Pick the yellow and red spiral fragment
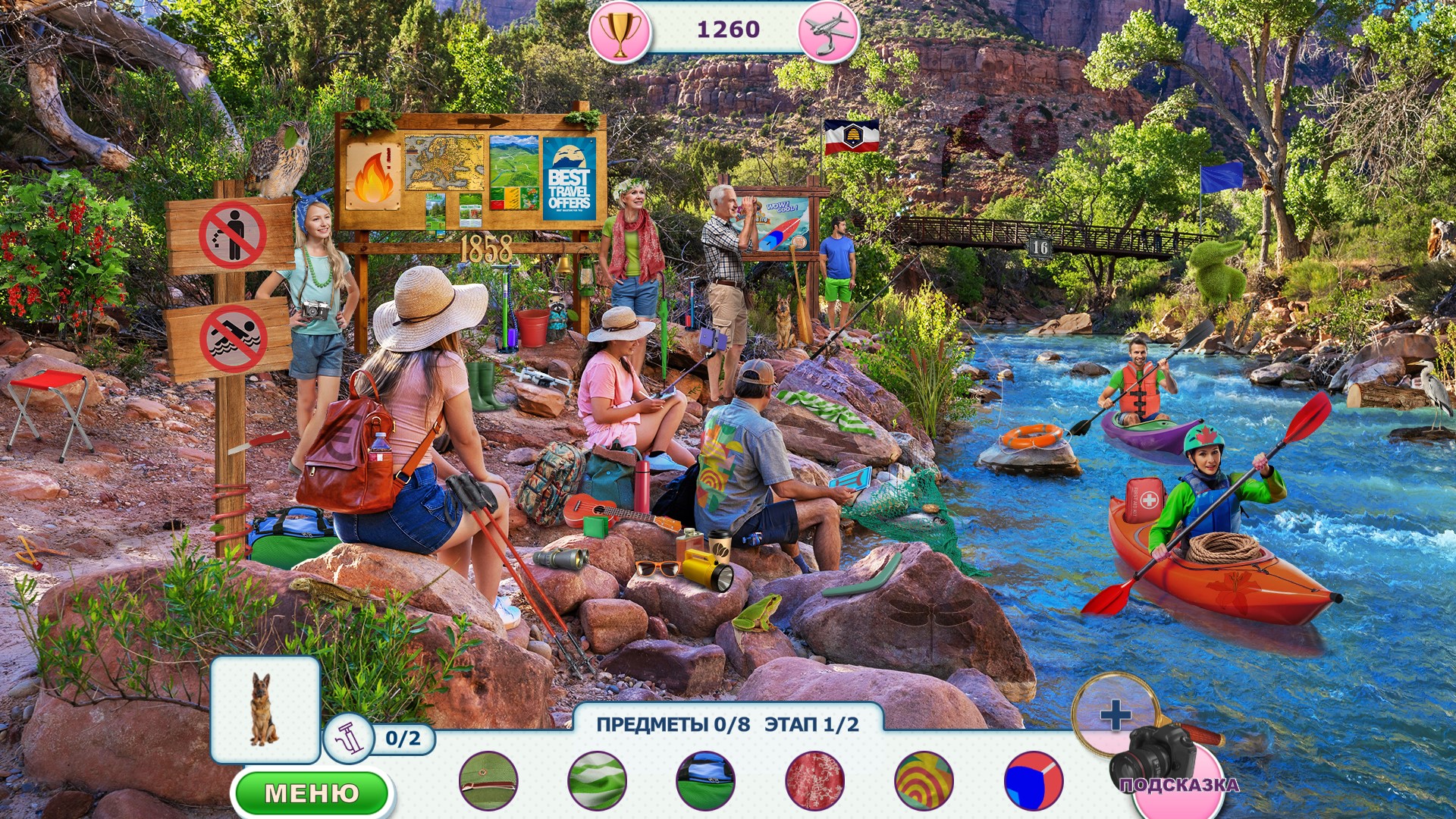The width and height of the screenshot is (1456, 819). coord(924,780)
